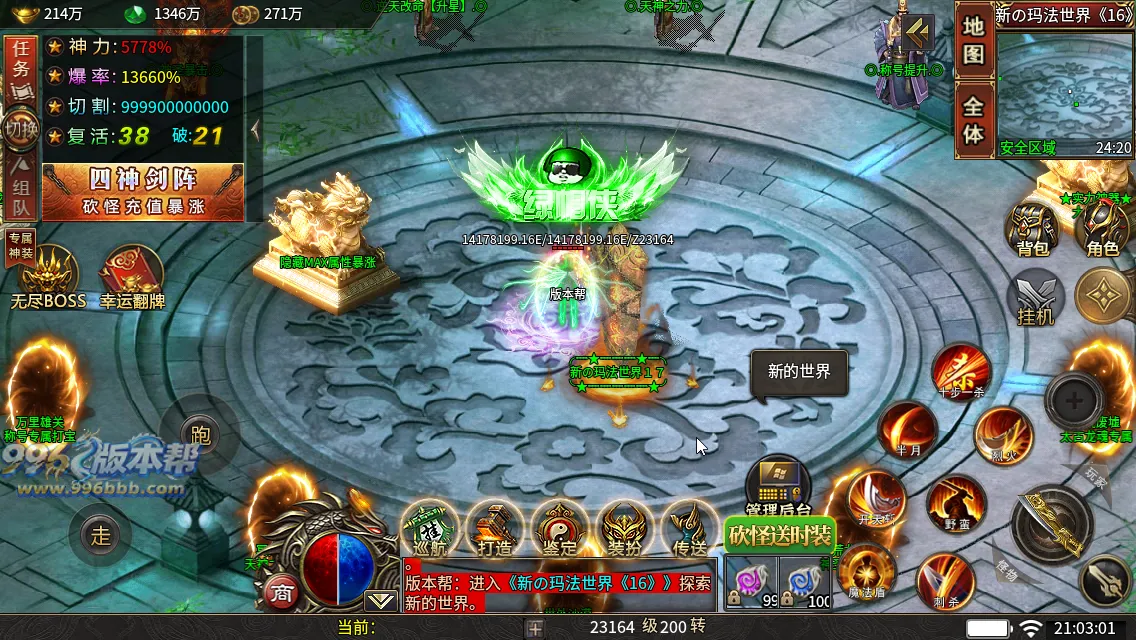Open the 管理后台 admin panel
This screenshot has height=640, width=1136.
(x=778, y=488)
